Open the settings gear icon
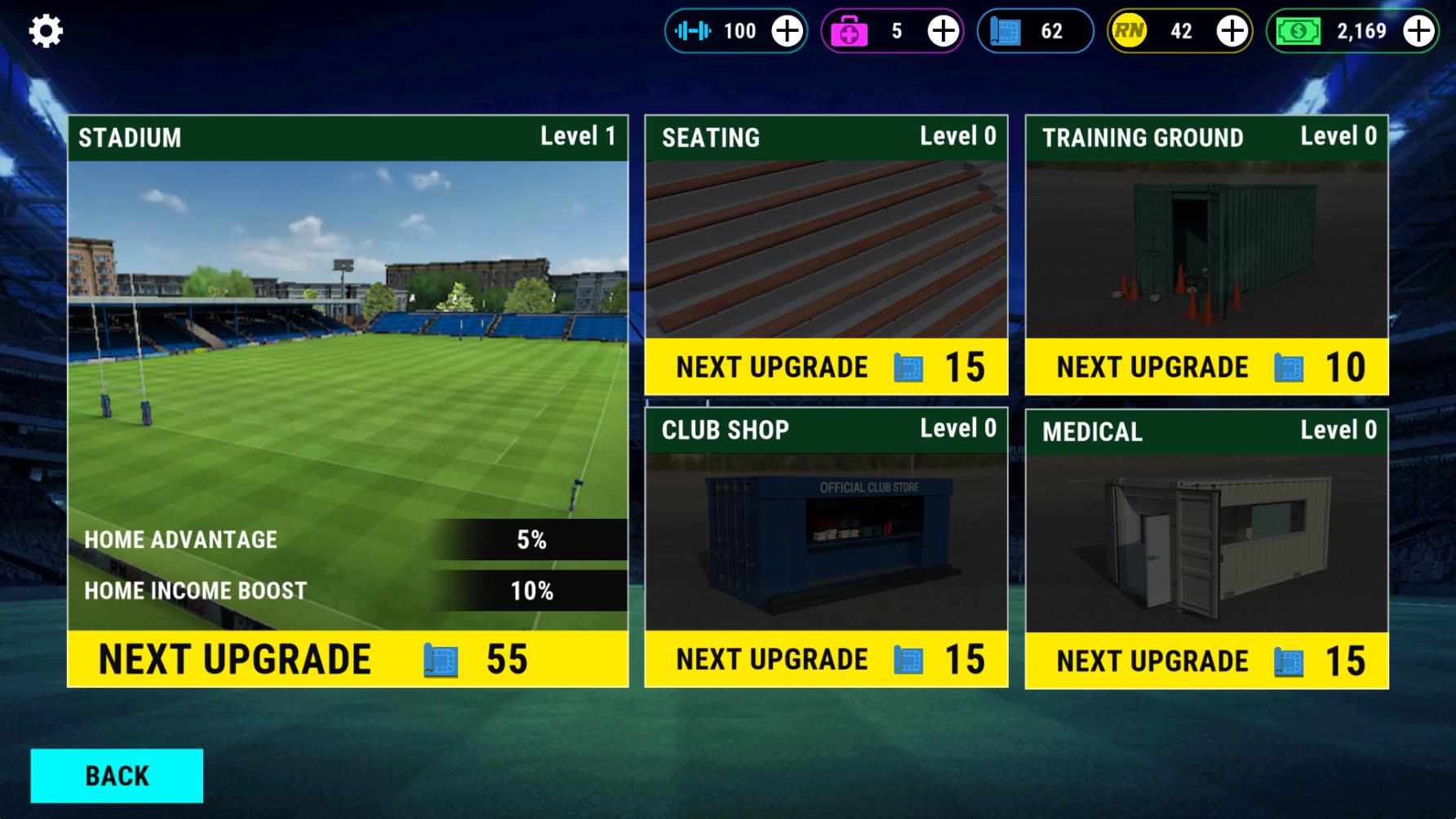 coord(46,31)
